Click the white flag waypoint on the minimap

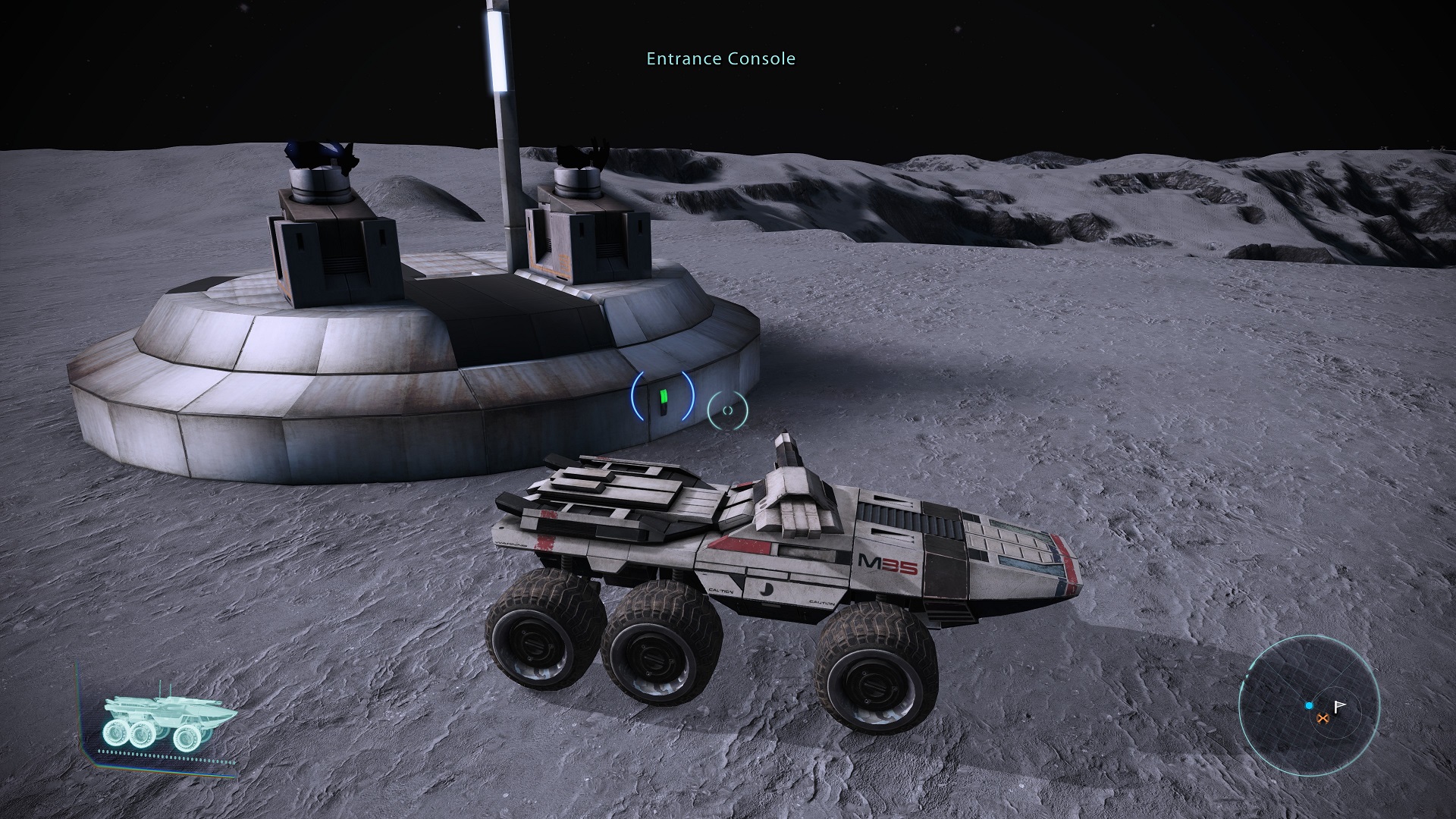(1340, 706)
